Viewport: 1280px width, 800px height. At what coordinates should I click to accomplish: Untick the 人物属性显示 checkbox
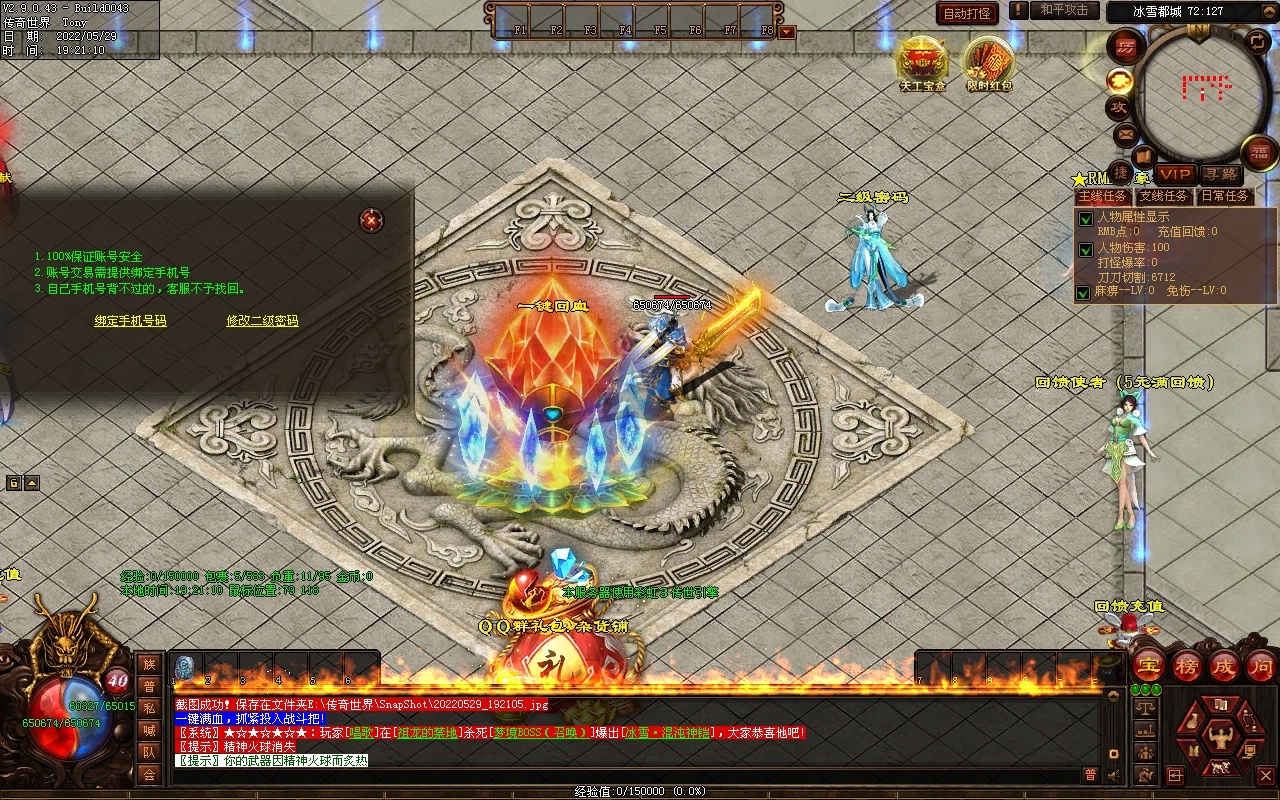1084,219
